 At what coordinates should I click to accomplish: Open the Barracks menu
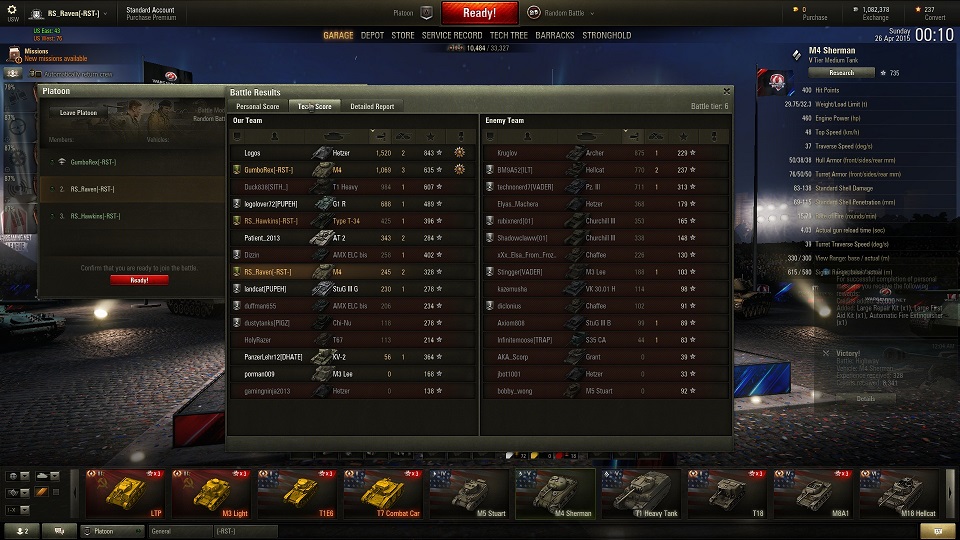[x=555, y=35]
